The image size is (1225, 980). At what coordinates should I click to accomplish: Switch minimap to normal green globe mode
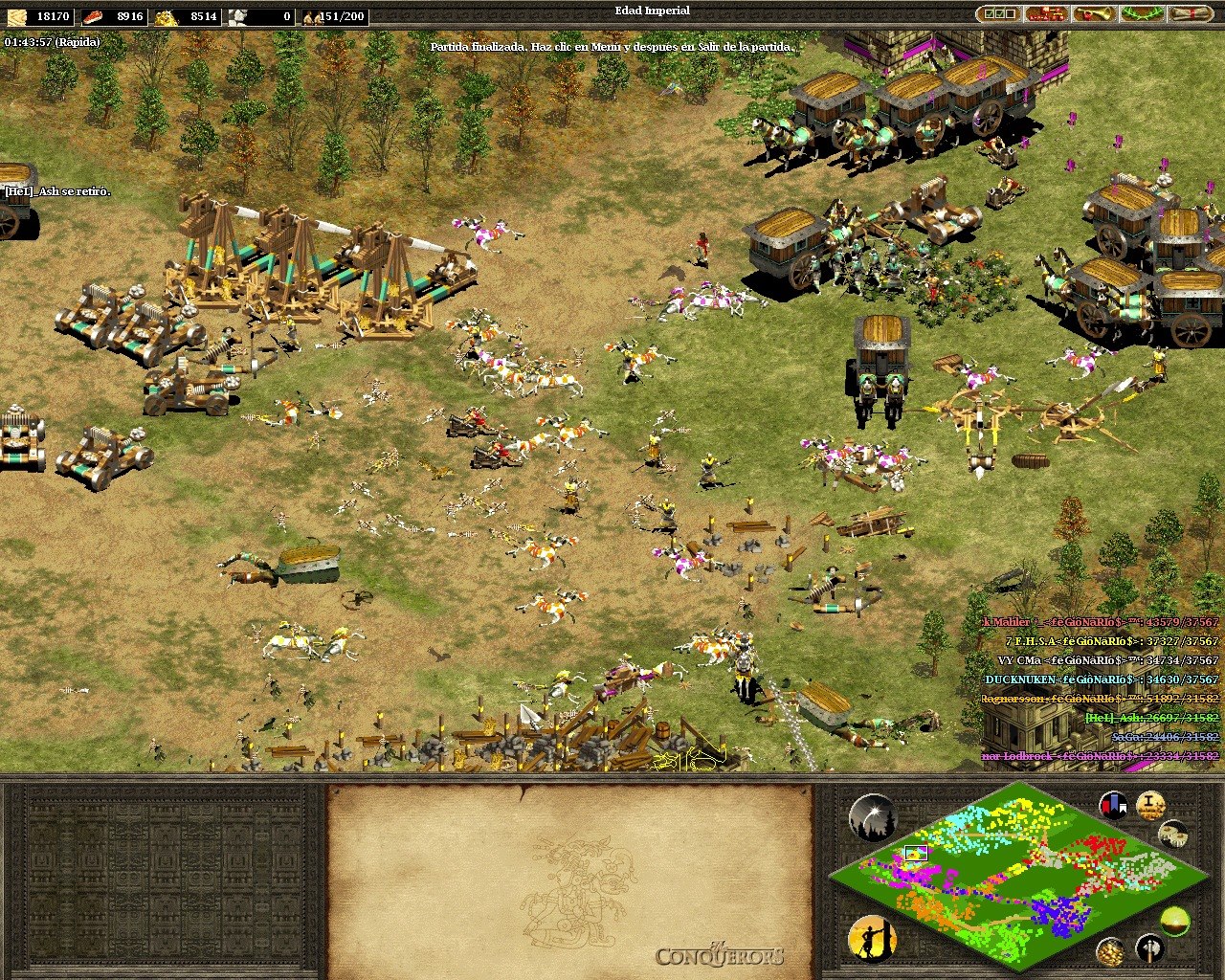pos(1174,922)
